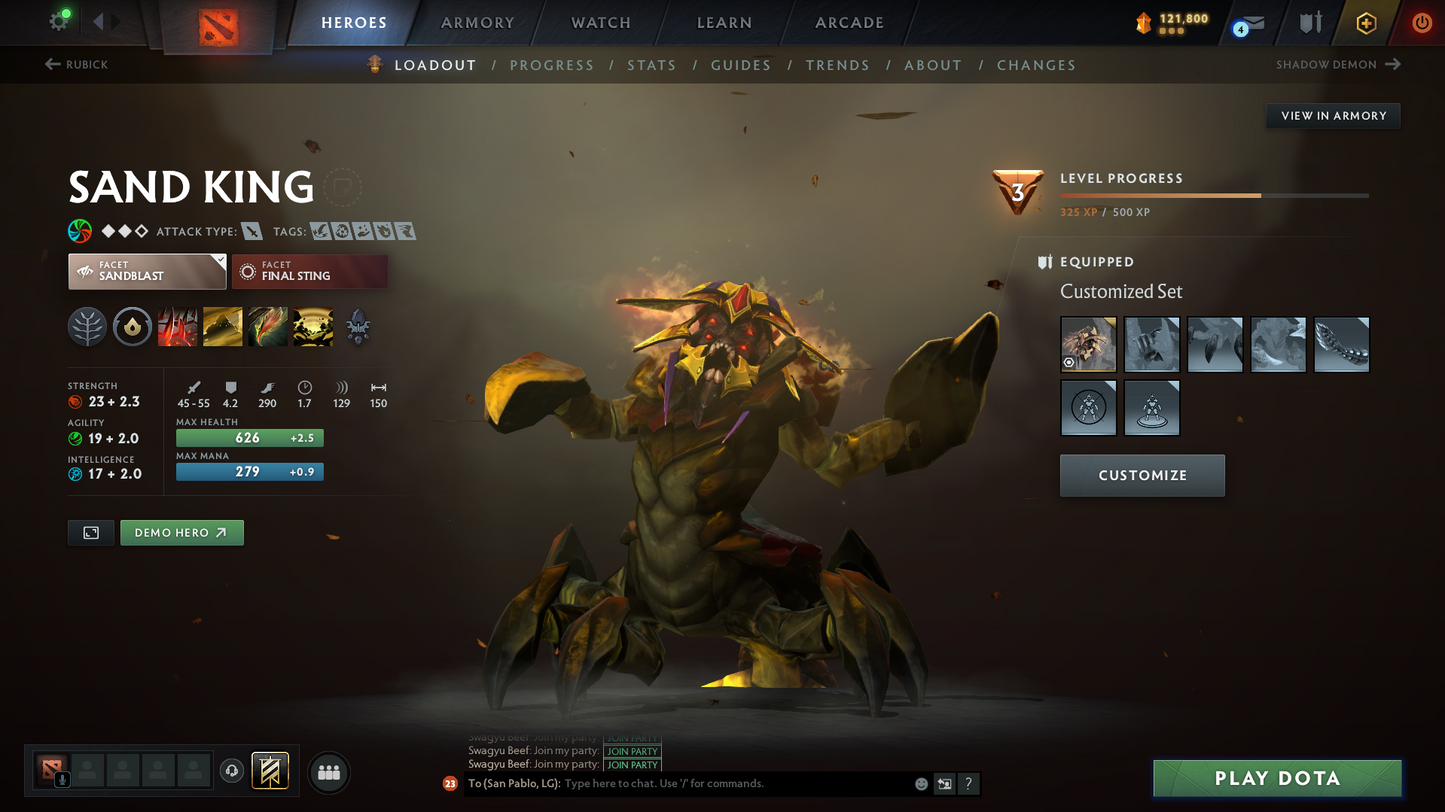Start matchmaking with the Play Dota button

click(x=1277, y=778)
